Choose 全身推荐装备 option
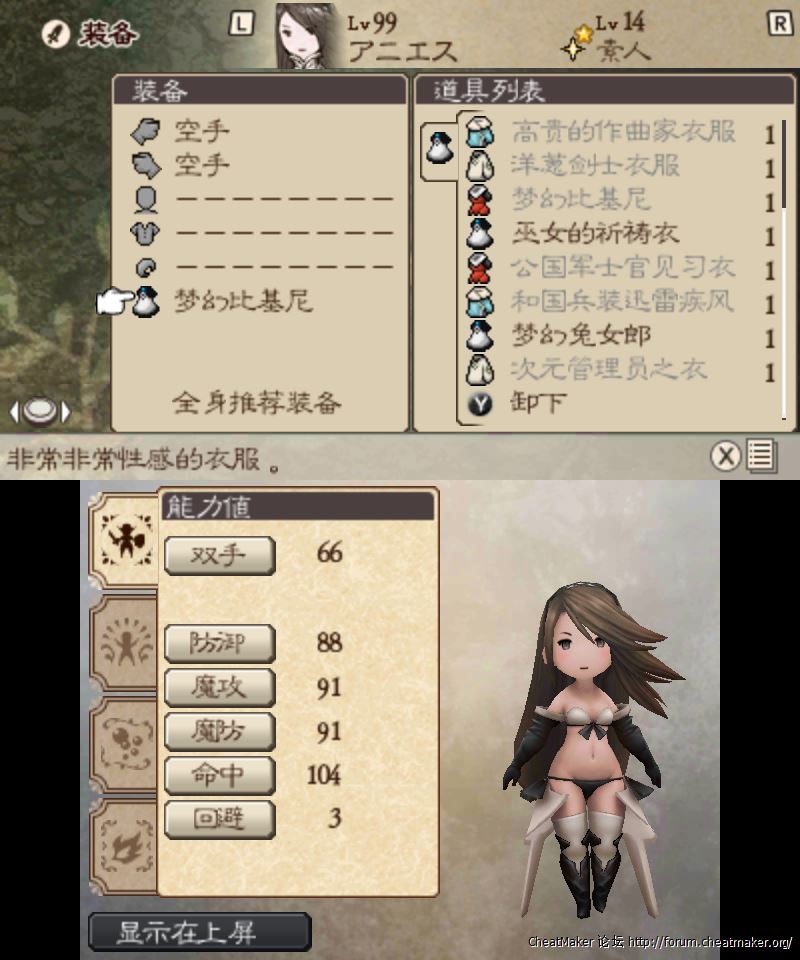The height and width of the screenshot is (960, 800). point(257,403)
